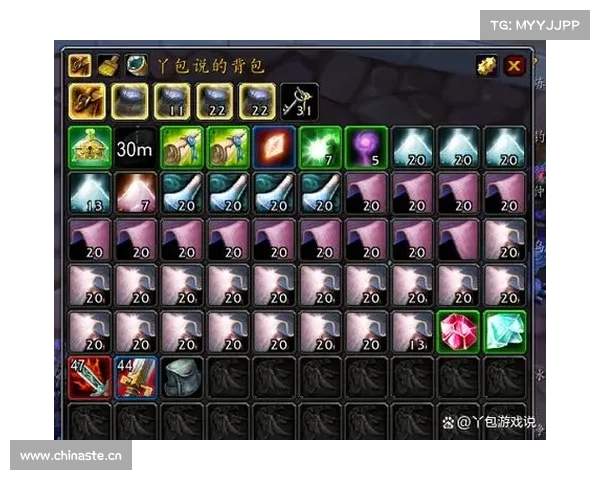
Task: Select the green sparkle stack of 7
Action: pyautogui.click(x=320, y=147)
